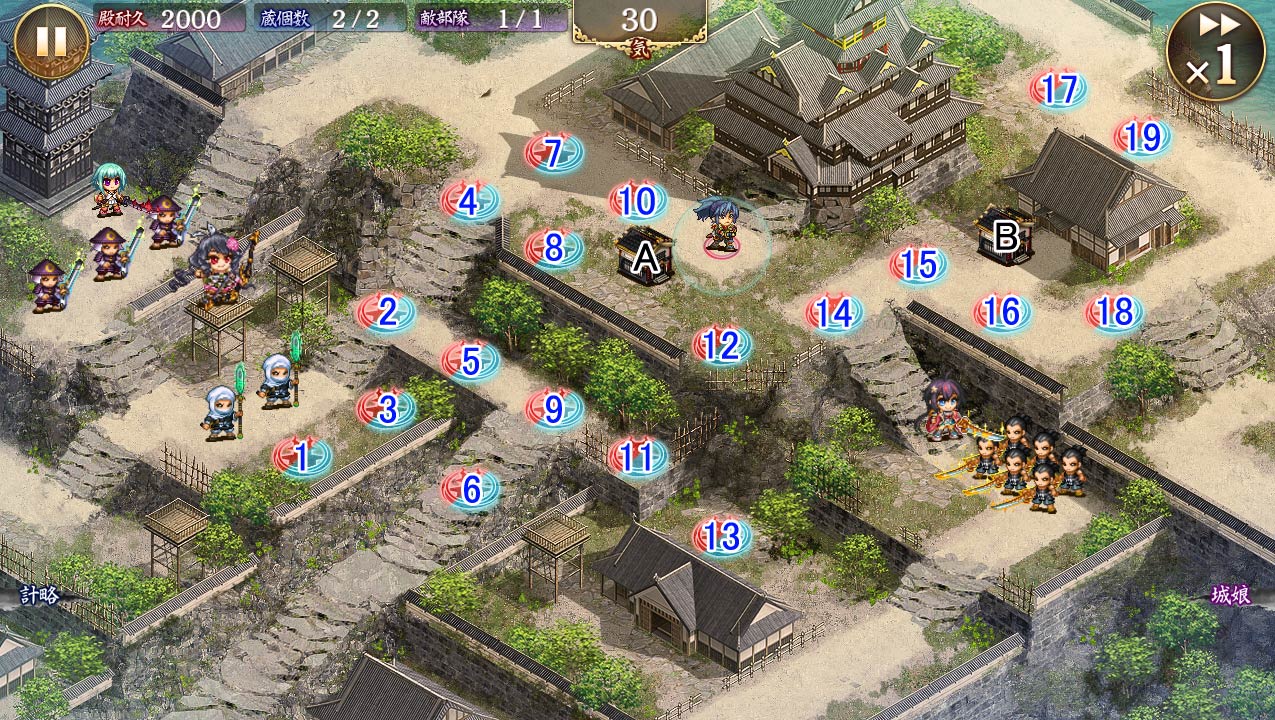Pick deployment spot number 17
The width and height of the screenshot is (1275, 720).
click(x=1058, y=90)
